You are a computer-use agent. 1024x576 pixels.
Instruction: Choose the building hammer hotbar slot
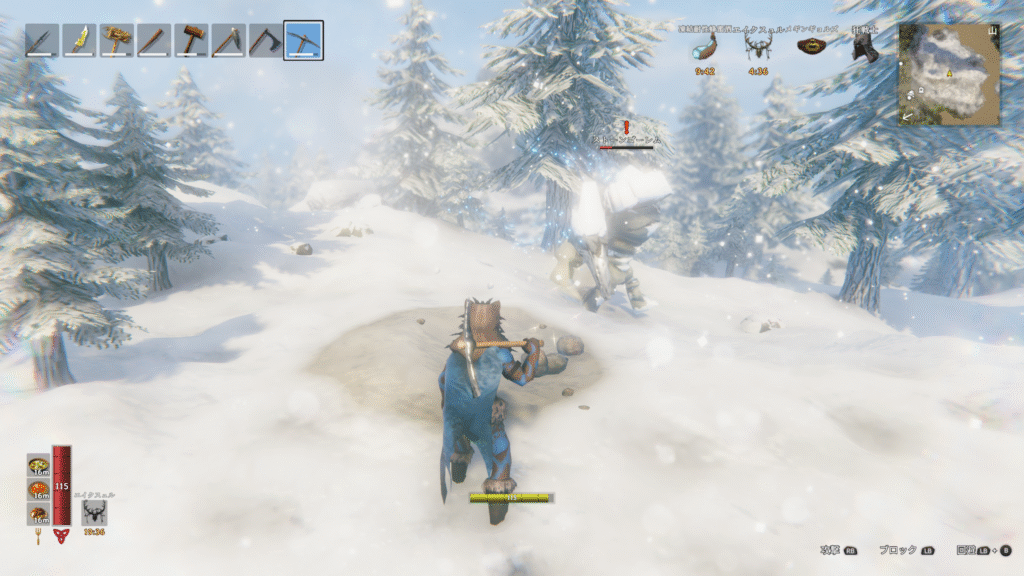tap(191, 41)
